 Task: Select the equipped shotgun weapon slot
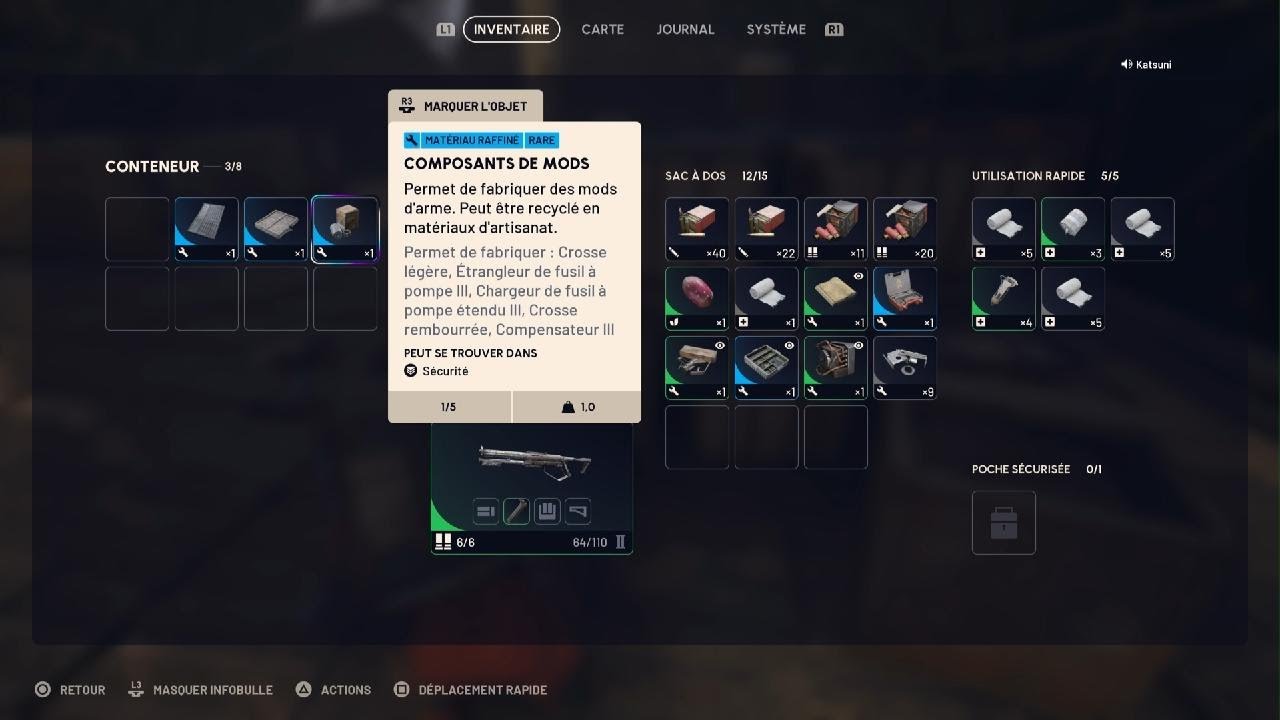pos(532,463)
